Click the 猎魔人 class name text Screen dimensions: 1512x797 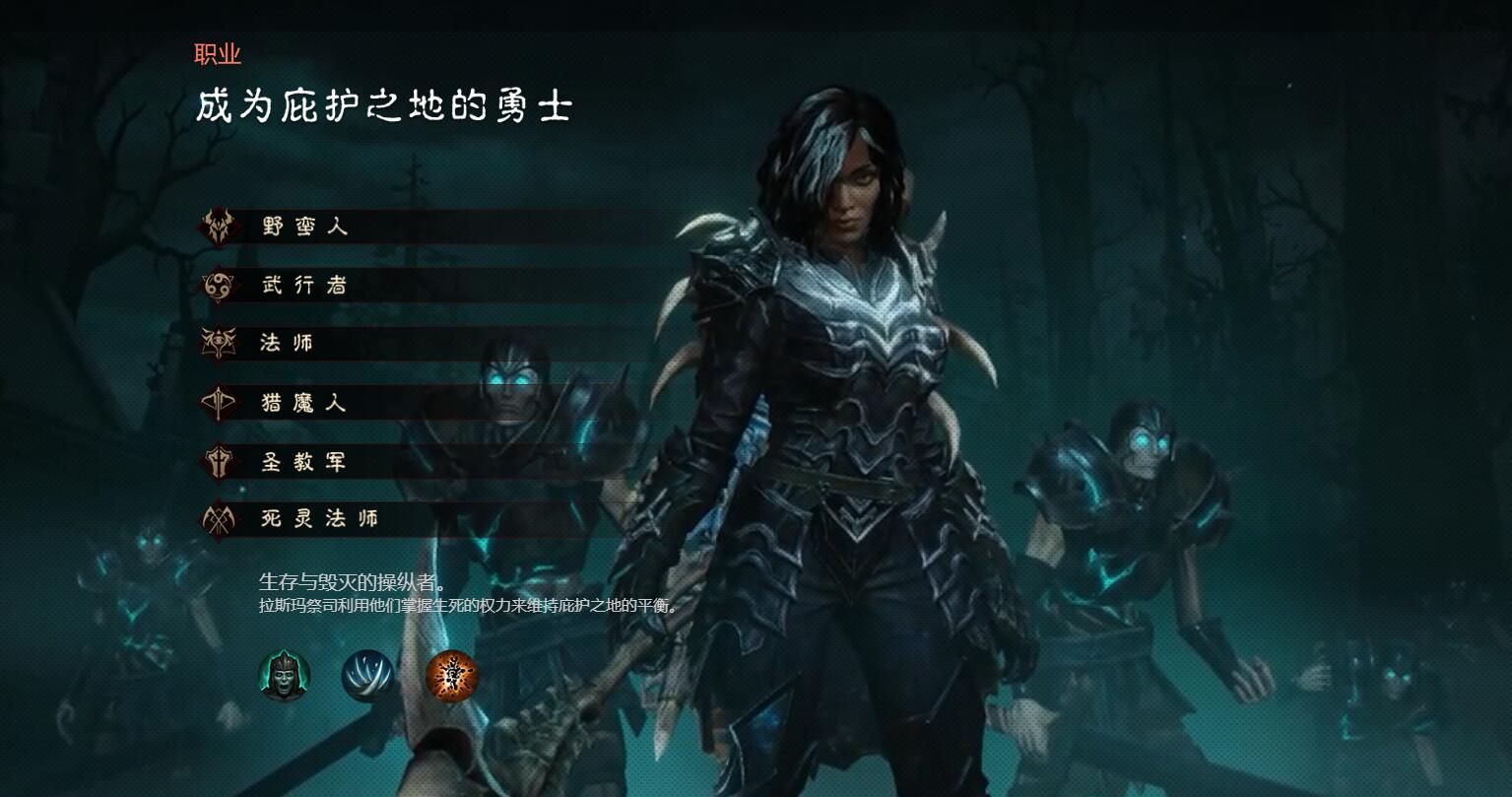305,403
